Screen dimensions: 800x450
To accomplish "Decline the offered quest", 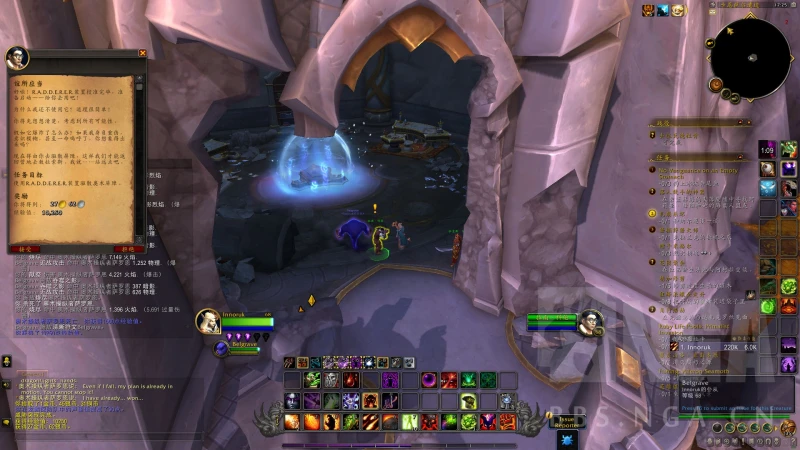I will tap(127, 248).
